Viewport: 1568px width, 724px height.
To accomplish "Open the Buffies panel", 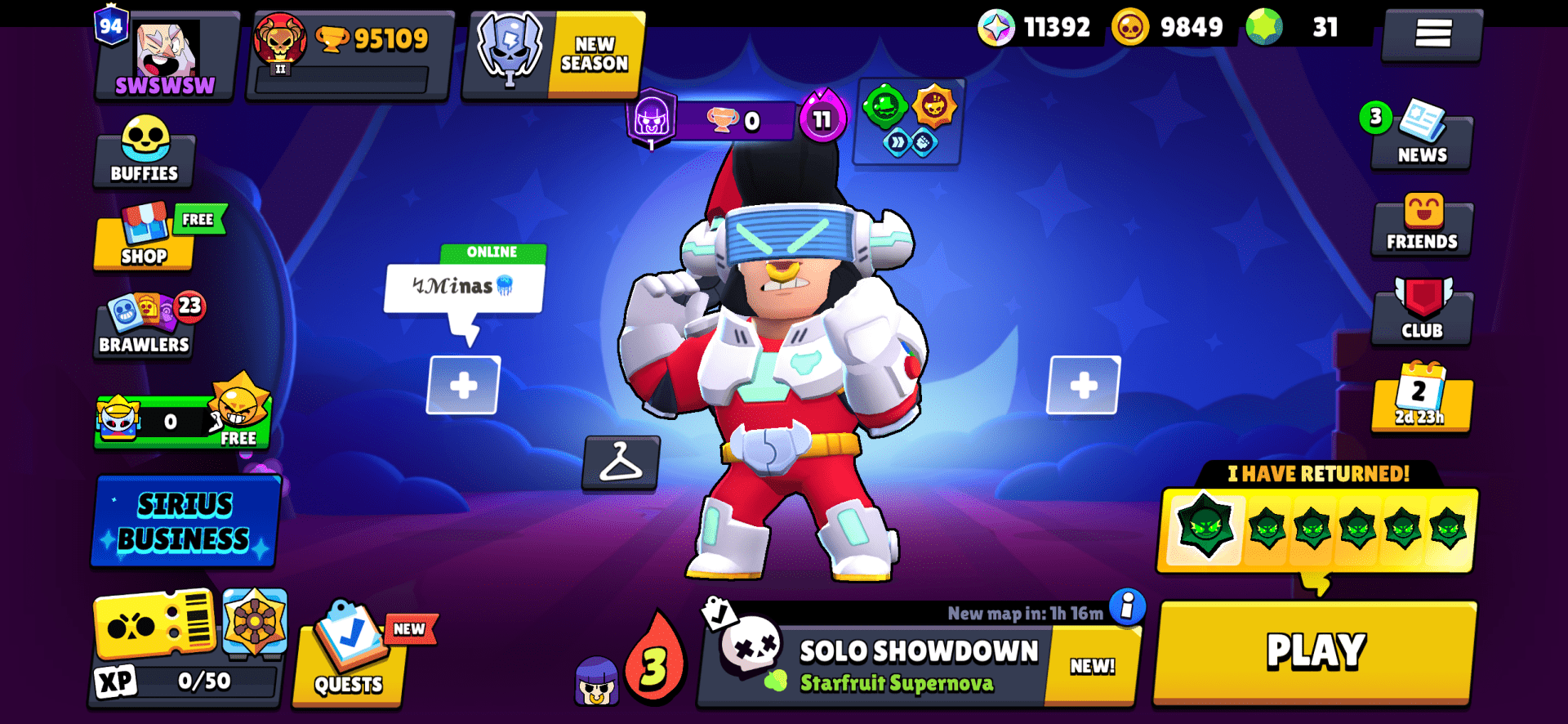I will tap(144, 151).
